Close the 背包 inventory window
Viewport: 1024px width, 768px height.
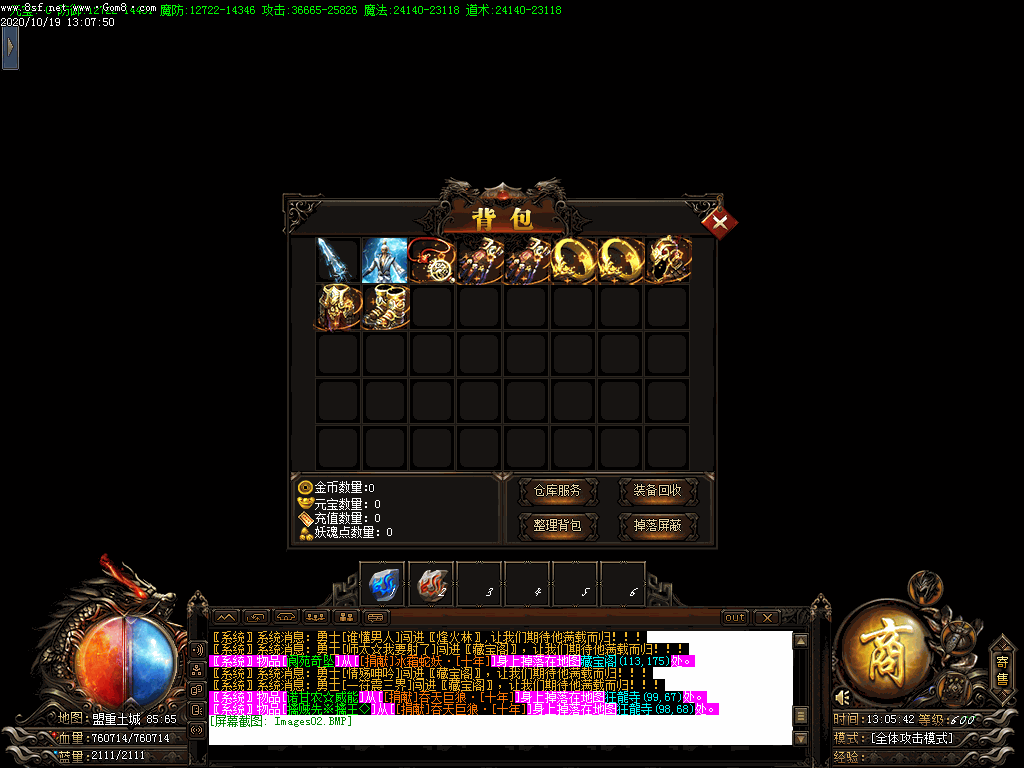pos(719,222)
